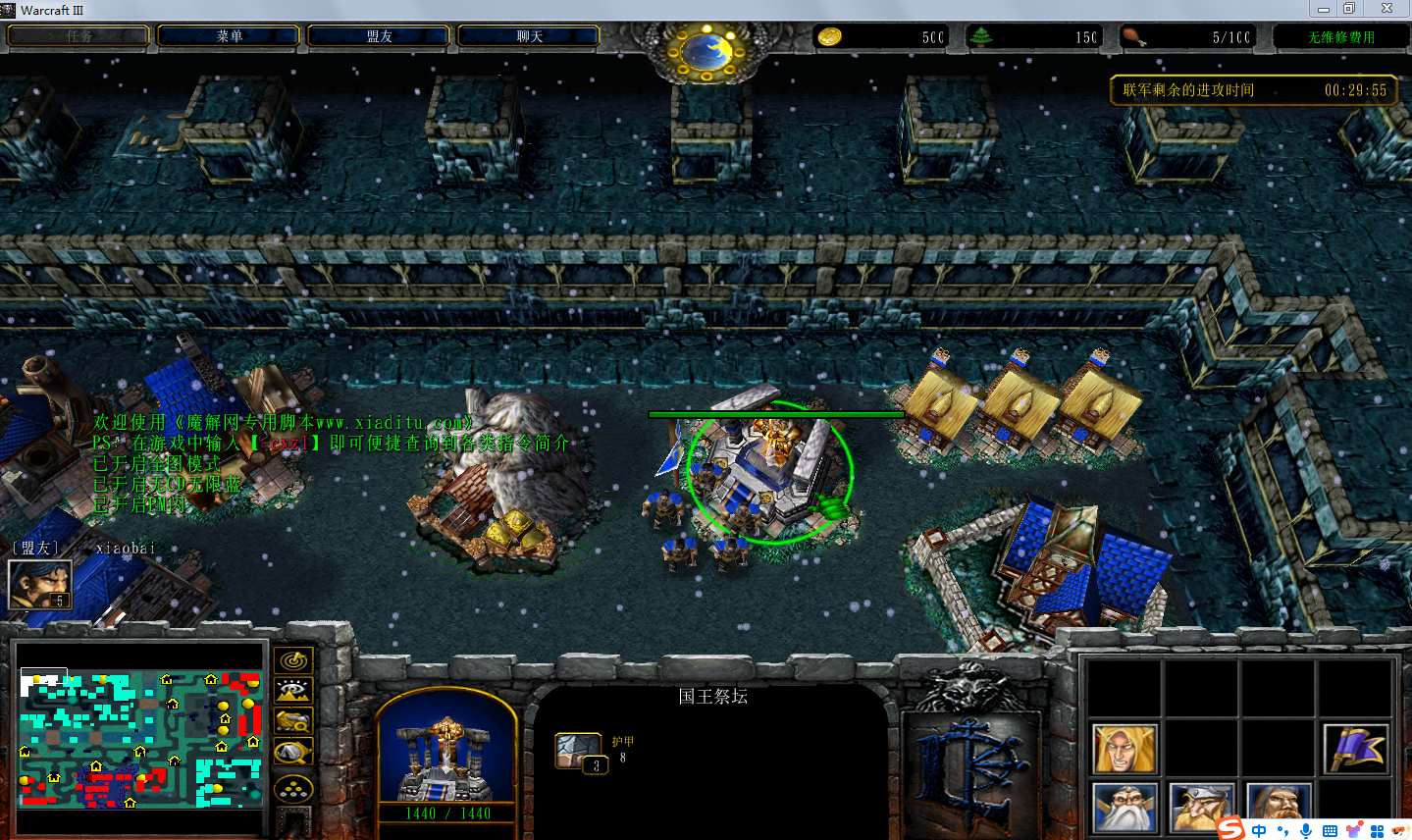
Task: Train the Mountain King dwarf hero
Action: 1200,807
